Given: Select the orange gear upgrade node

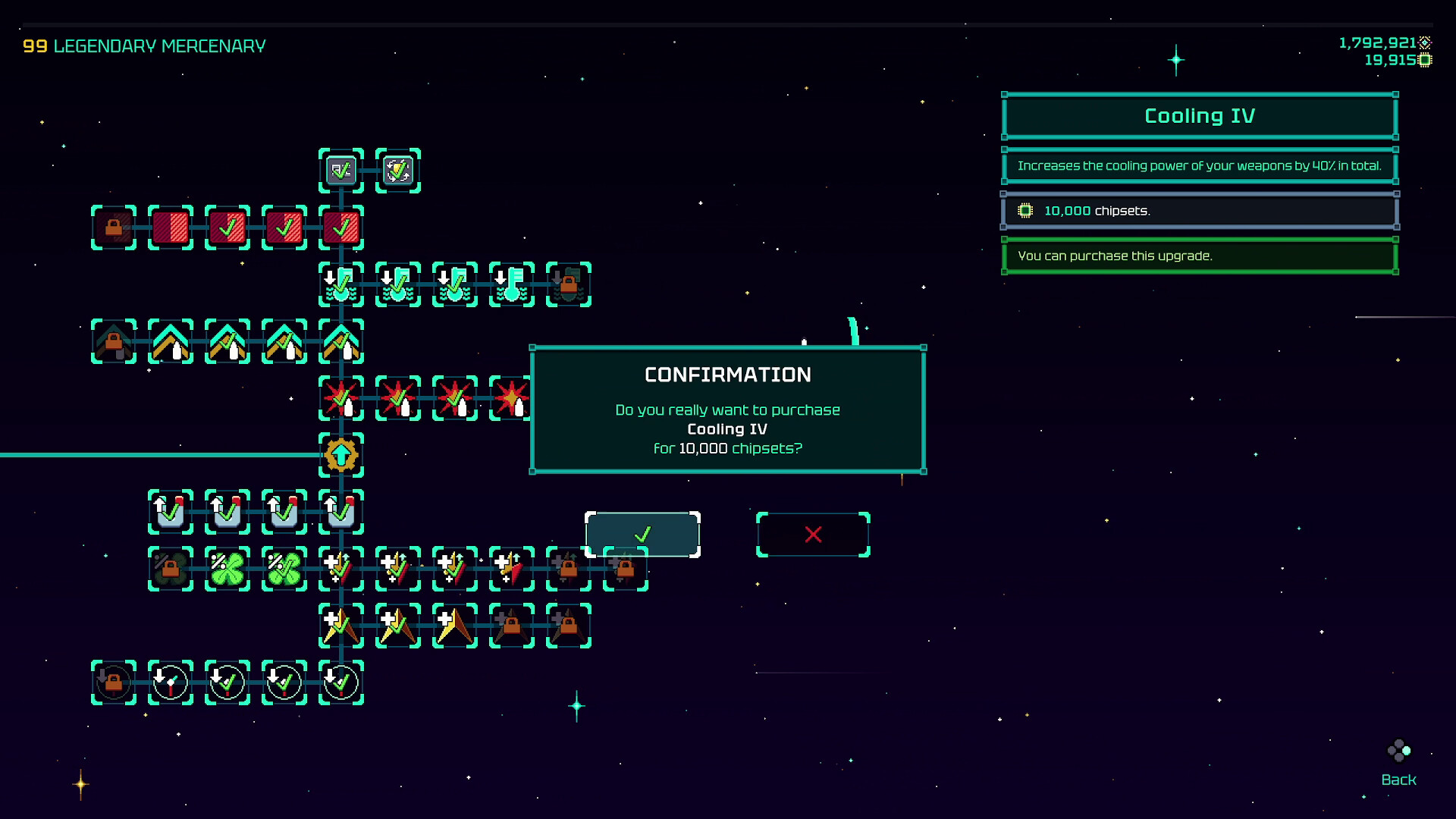Looking at the screenshot, I should (341, 455).
